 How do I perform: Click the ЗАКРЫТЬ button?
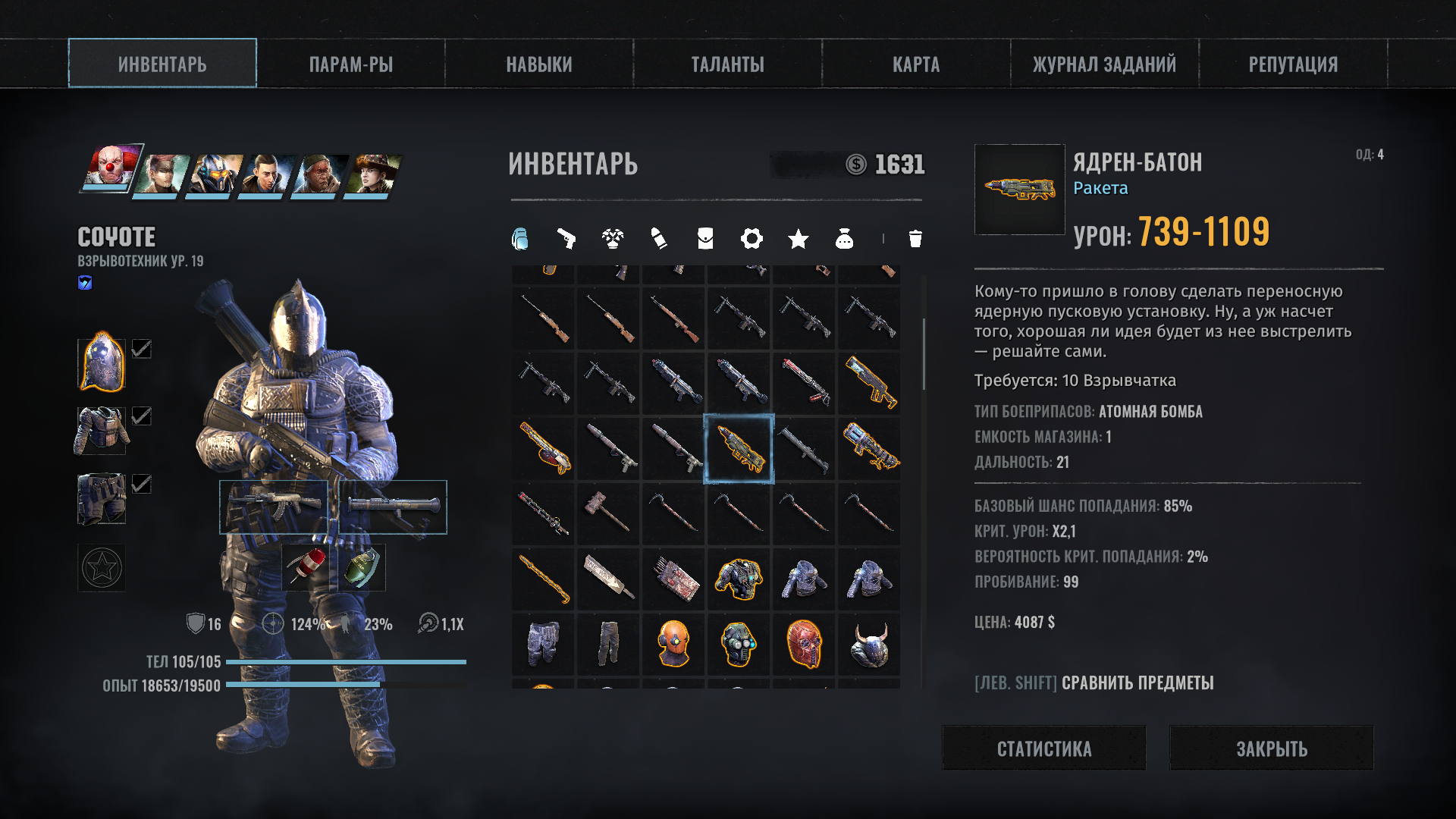1272,748
